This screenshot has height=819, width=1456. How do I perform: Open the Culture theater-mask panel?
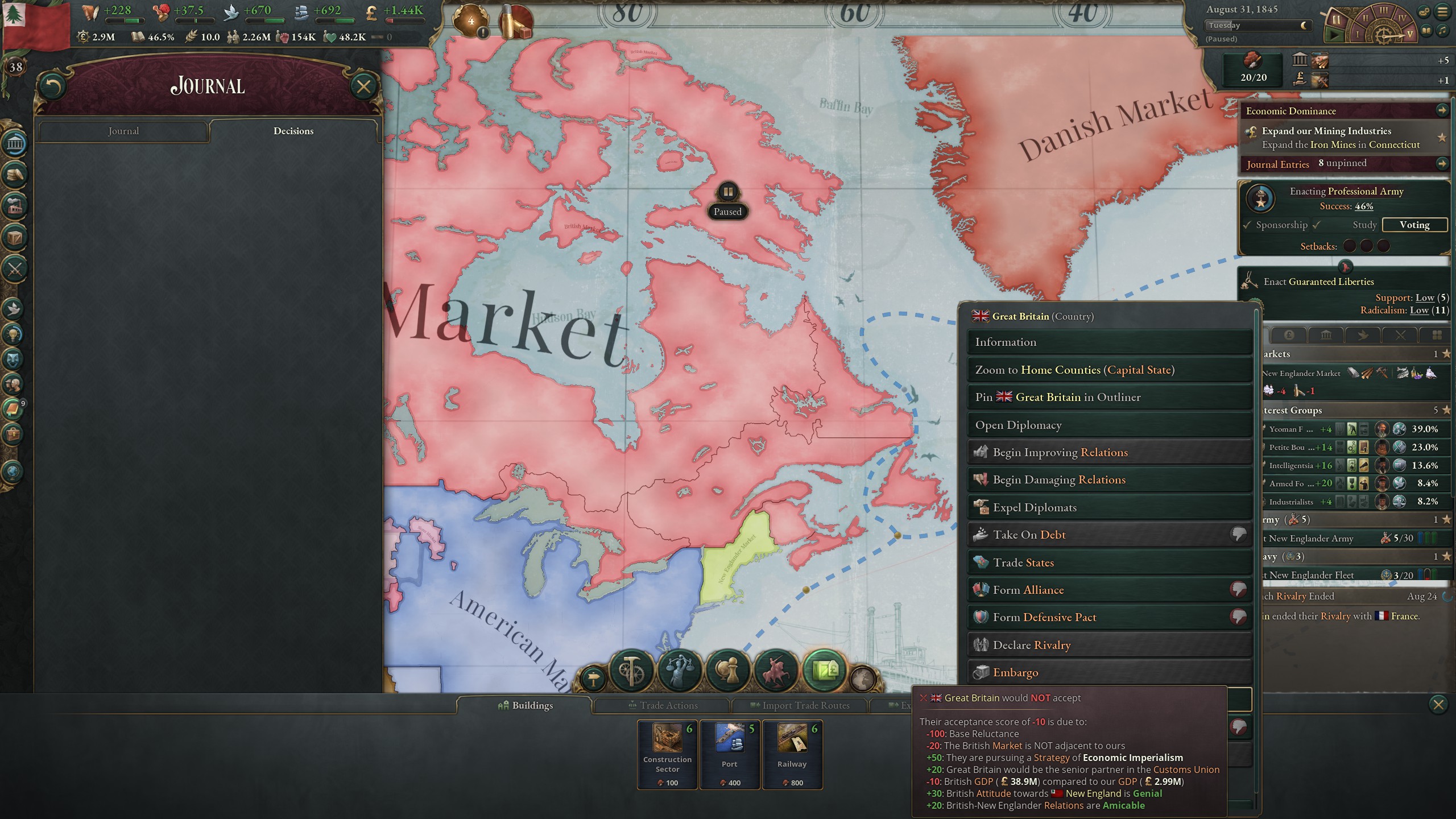(13, 357)
